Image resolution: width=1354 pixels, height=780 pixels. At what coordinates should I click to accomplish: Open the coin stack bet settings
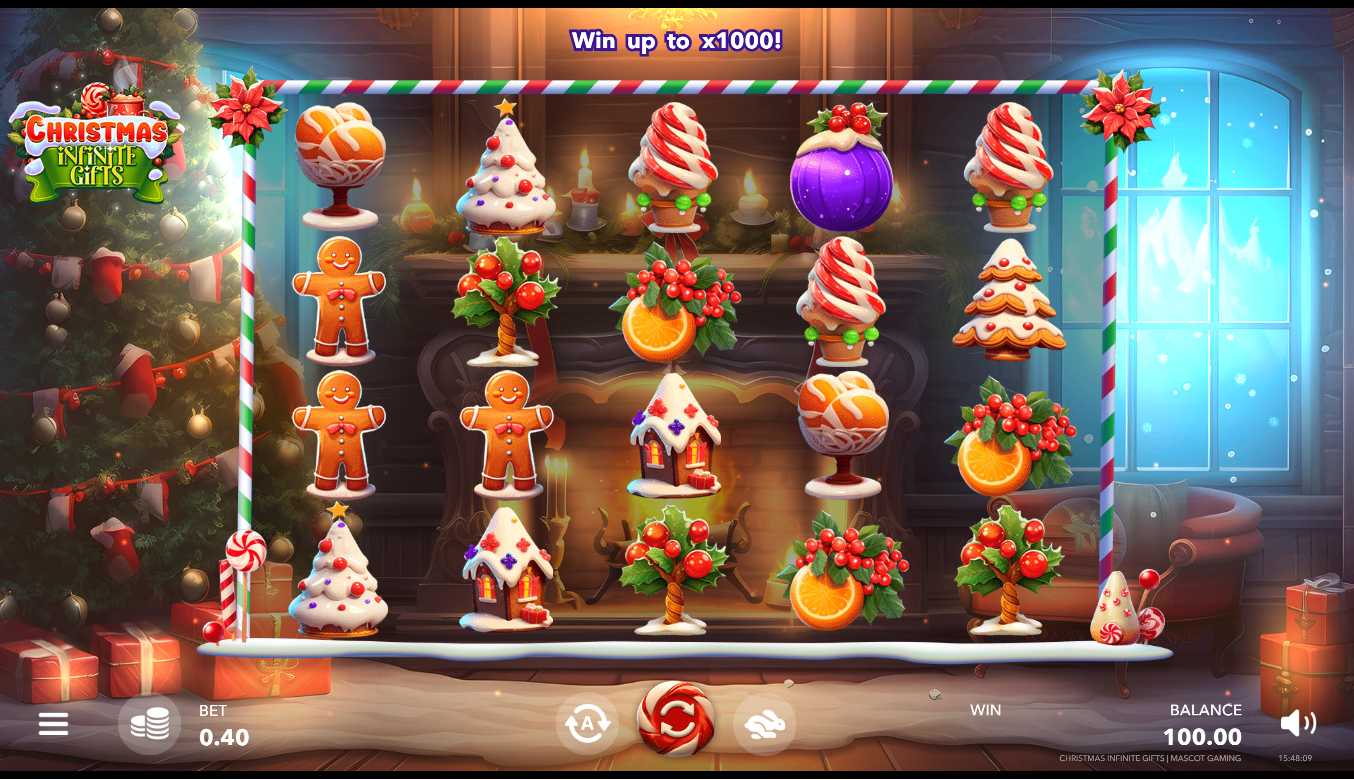pyautogui.click(x=149, y=724)
